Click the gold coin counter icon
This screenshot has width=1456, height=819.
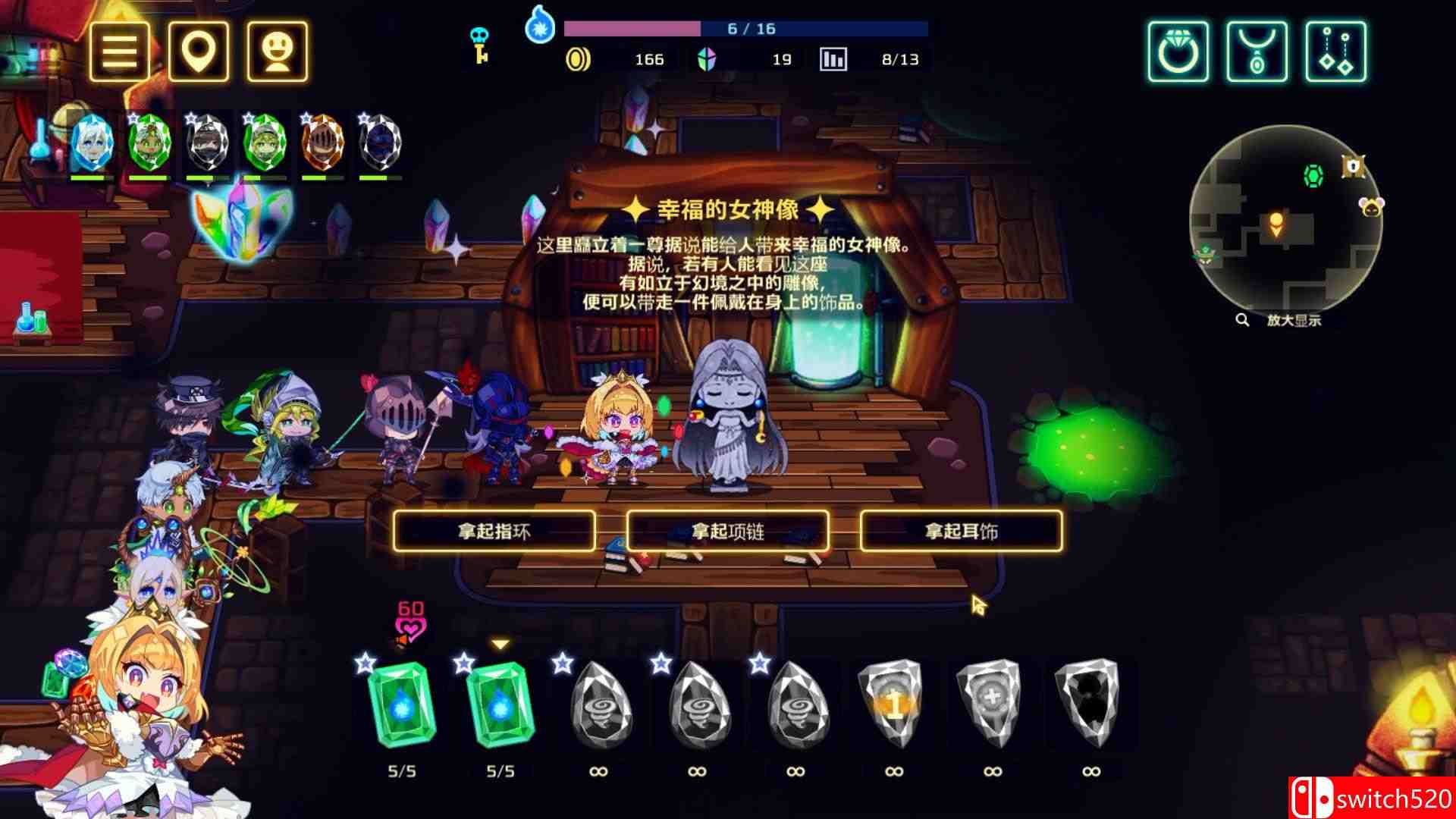pos(579,59)
